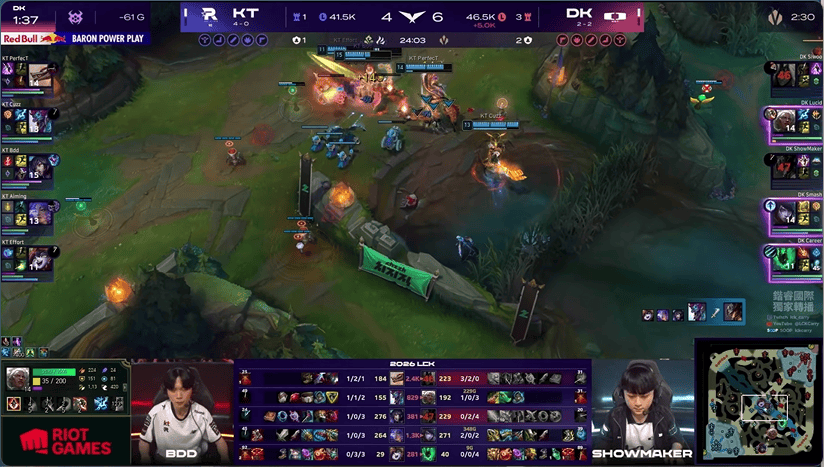The height and width of the screenshot is (467, 824).
Task: Select DK Smash's champion portrait
Action: [x=782, y=212]
